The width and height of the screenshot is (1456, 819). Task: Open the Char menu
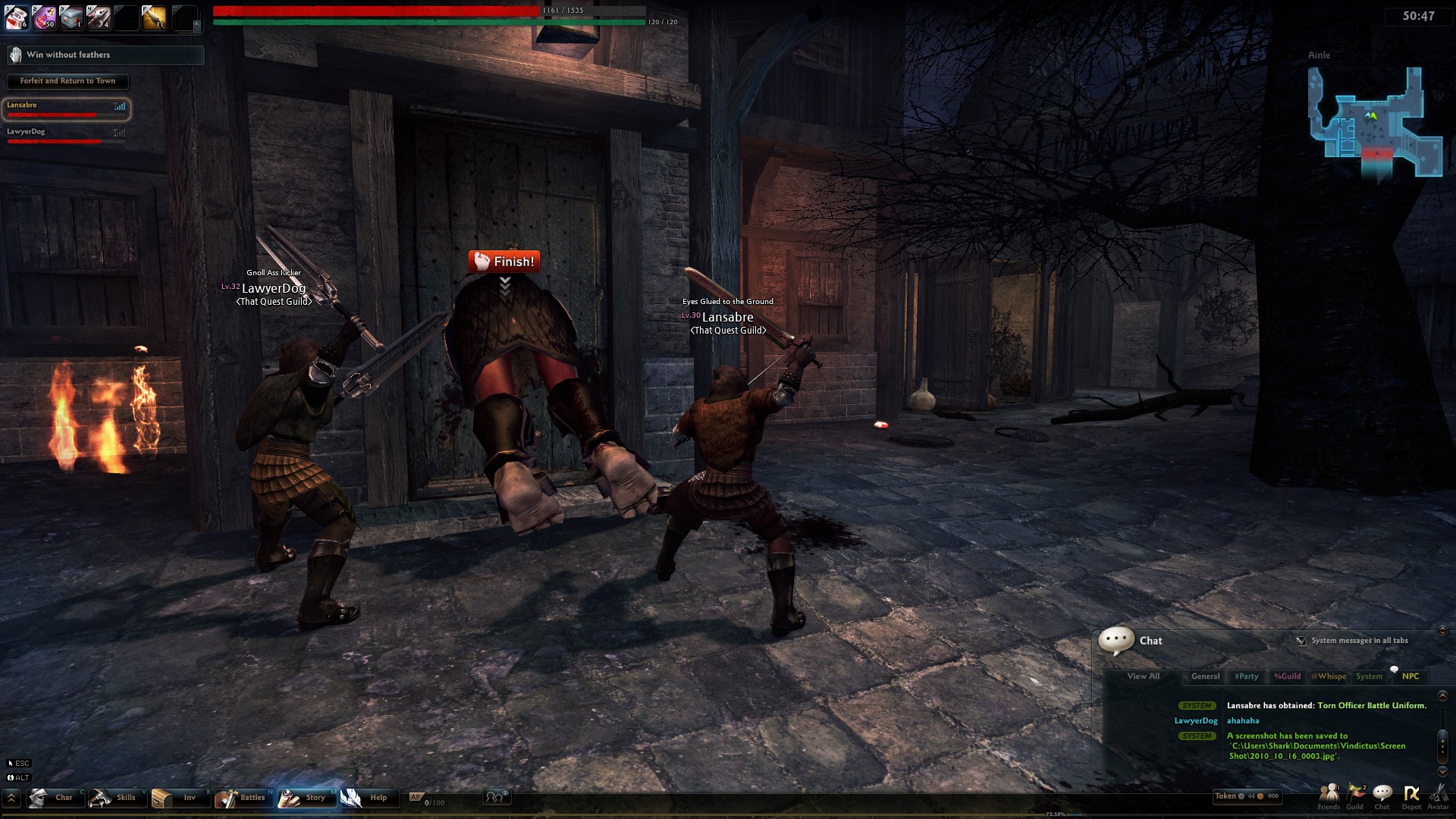(x=55, y=798)
